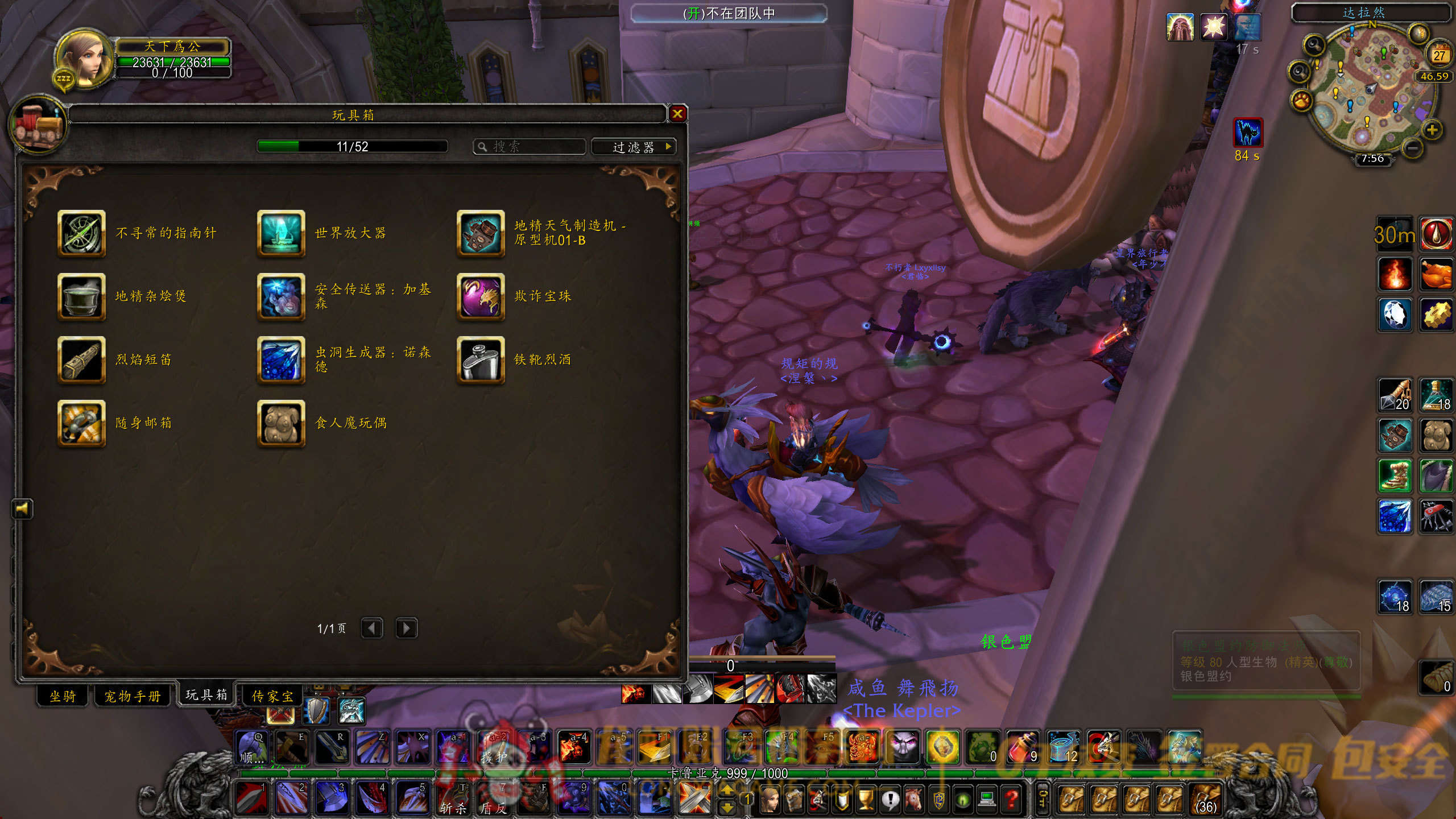Use the 地精杂烩煲 cooking pot toy
The height and width of the screenshot is (819, 1456).
coord(81,296)
